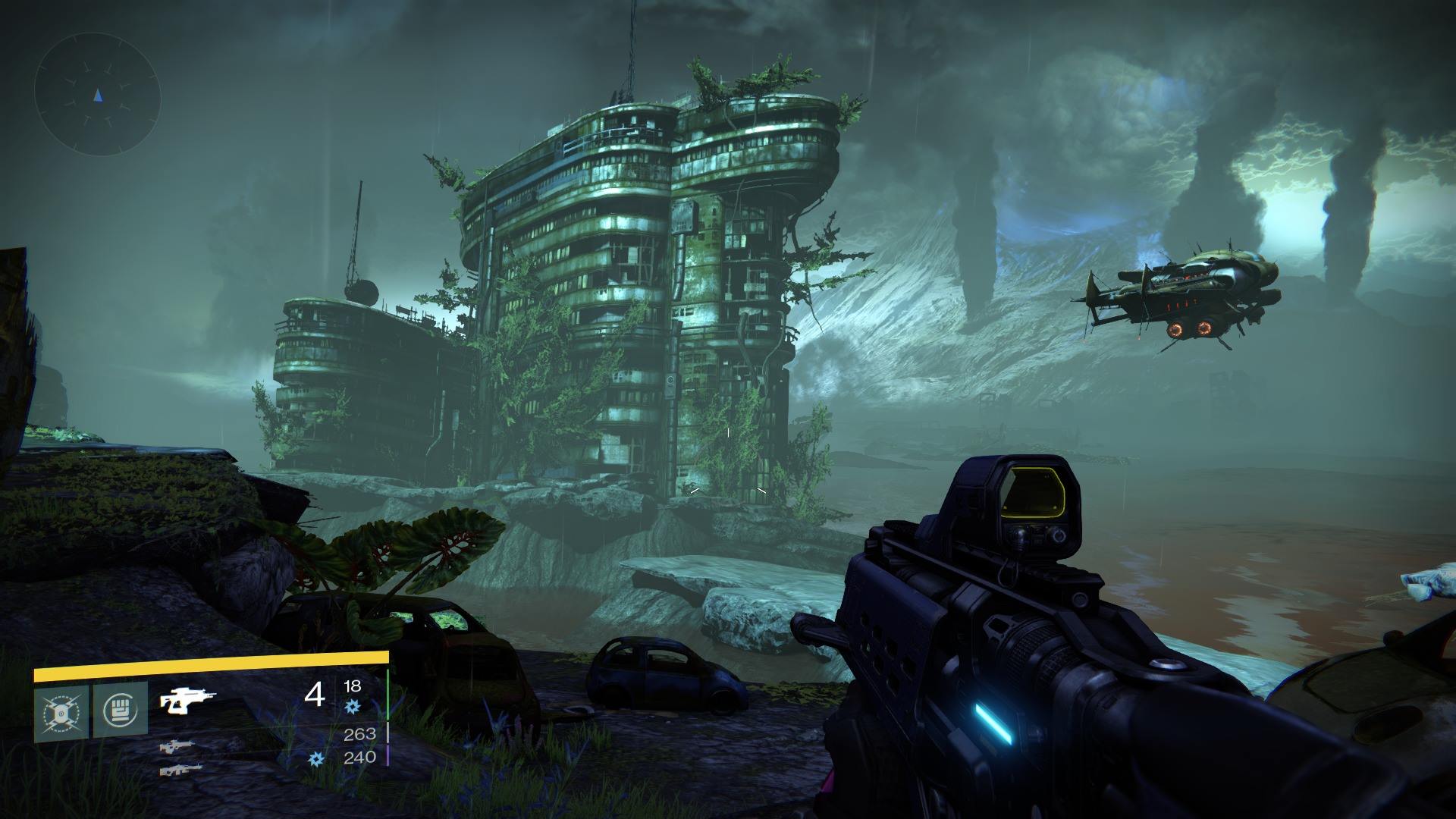Click the circular motion tracker radar
1456x819 pixels.
(x=97, y=96)
